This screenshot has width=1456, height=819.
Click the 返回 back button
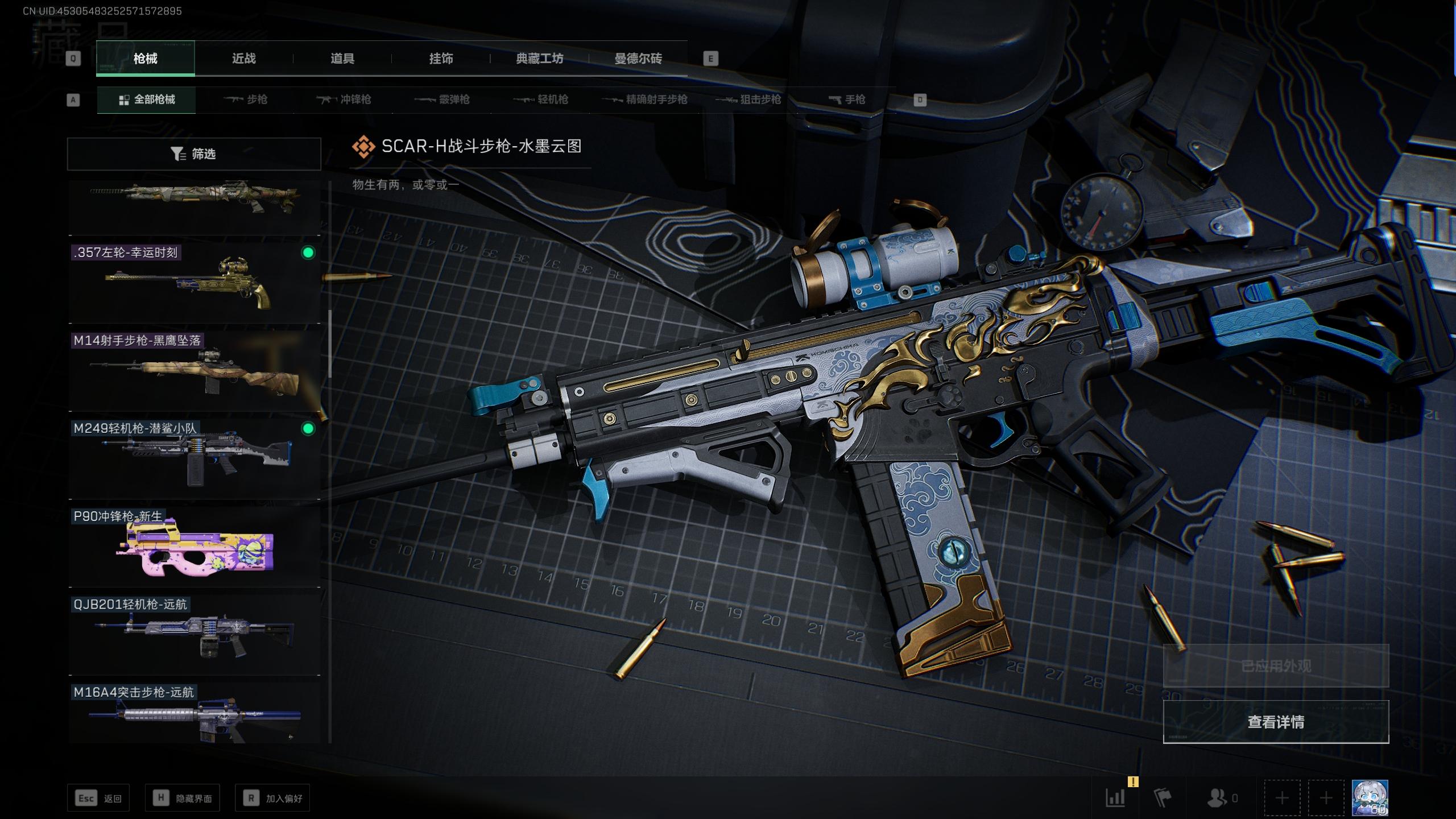[x=98, y=799]
